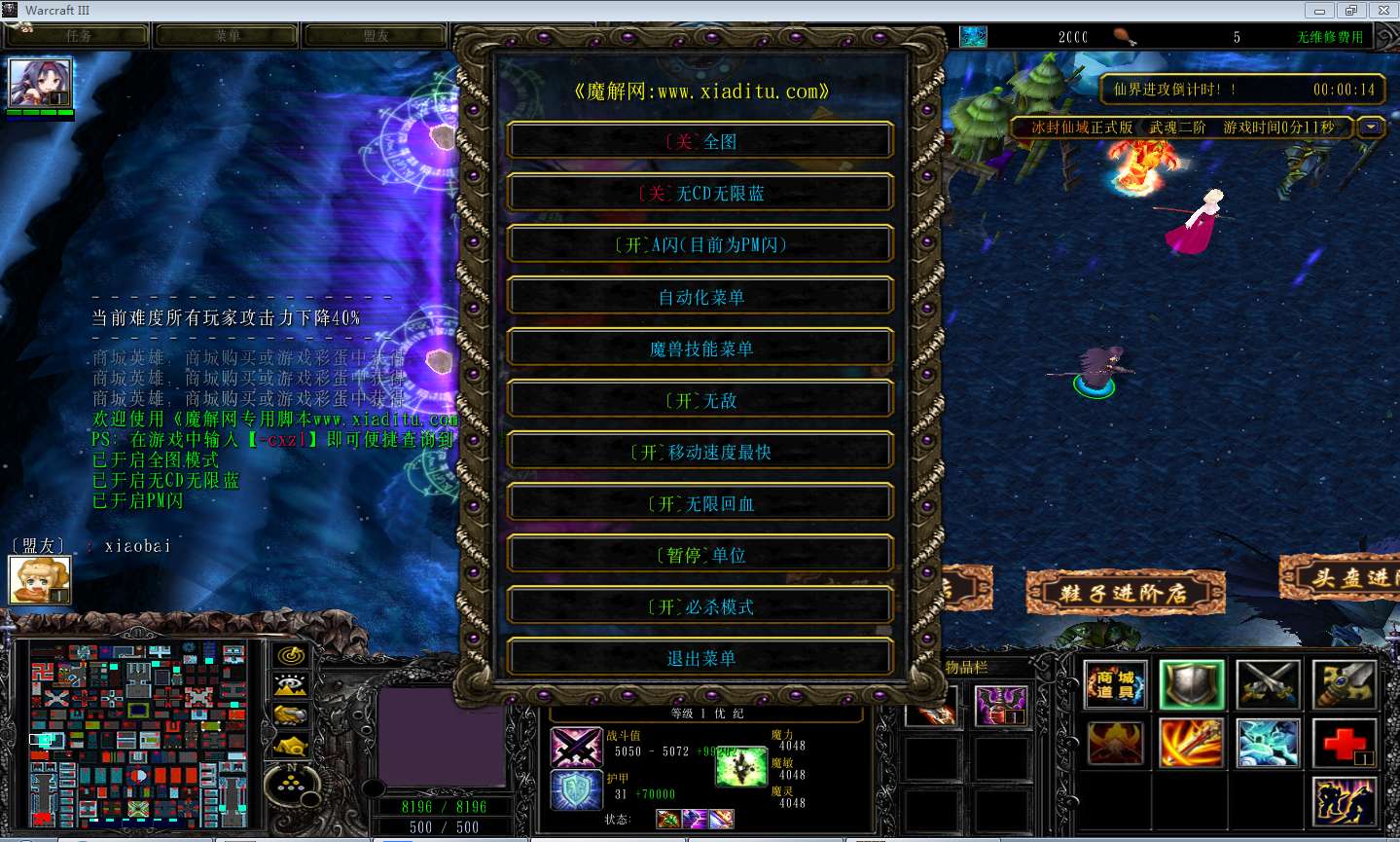Click 退出菜单 to exit the menu

pyautogui.click(x=700, y=658)
